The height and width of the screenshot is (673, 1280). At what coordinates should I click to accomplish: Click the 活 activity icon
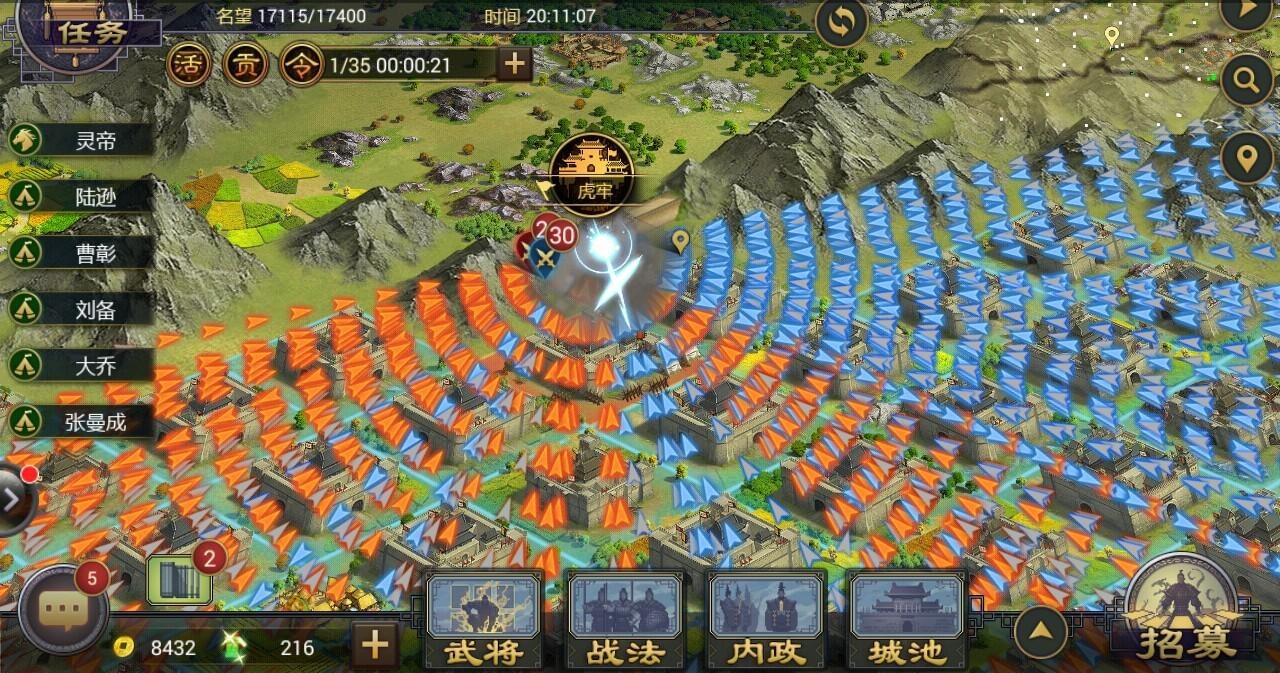187,64
